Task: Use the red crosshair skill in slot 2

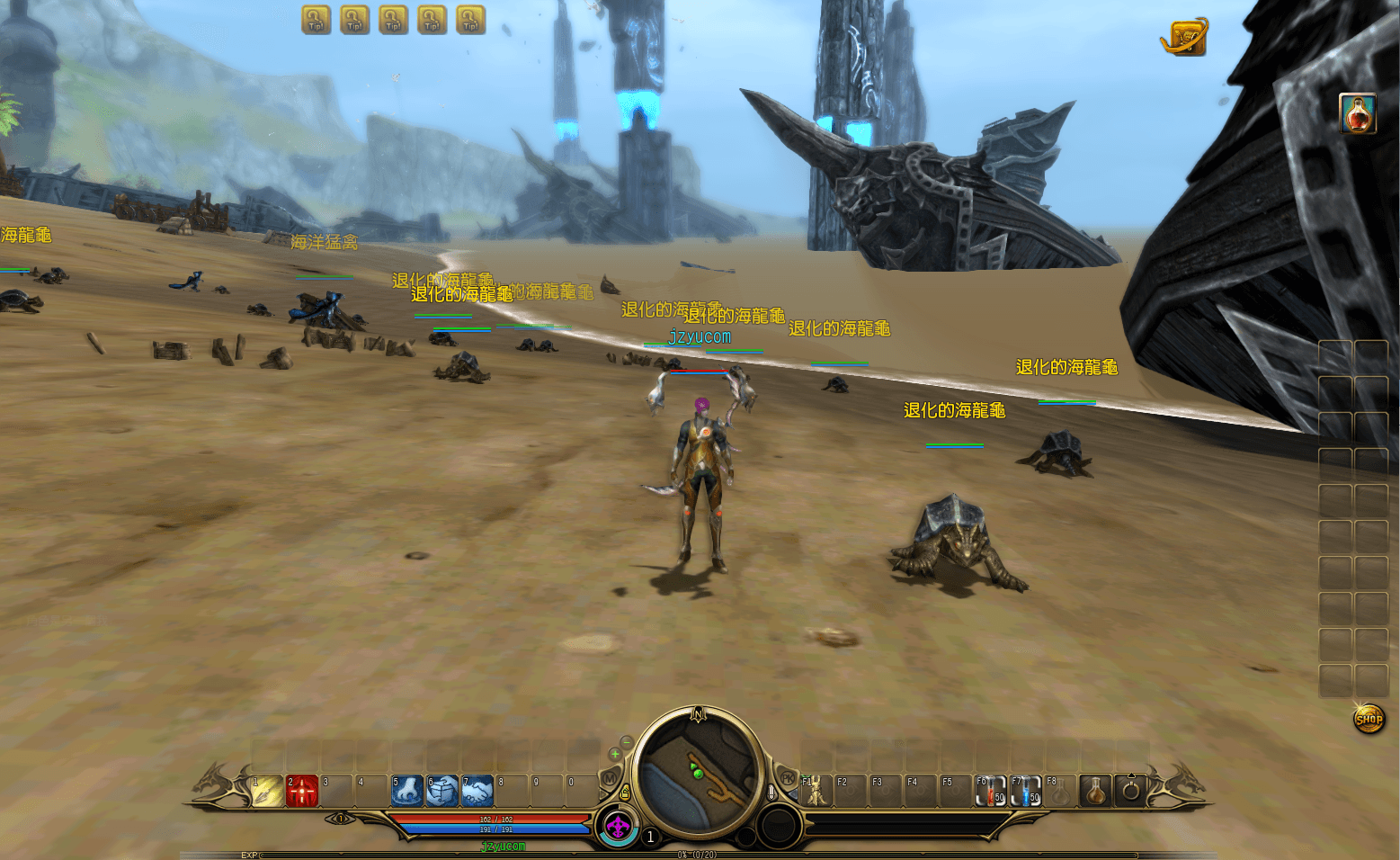Action: (303, 792)
